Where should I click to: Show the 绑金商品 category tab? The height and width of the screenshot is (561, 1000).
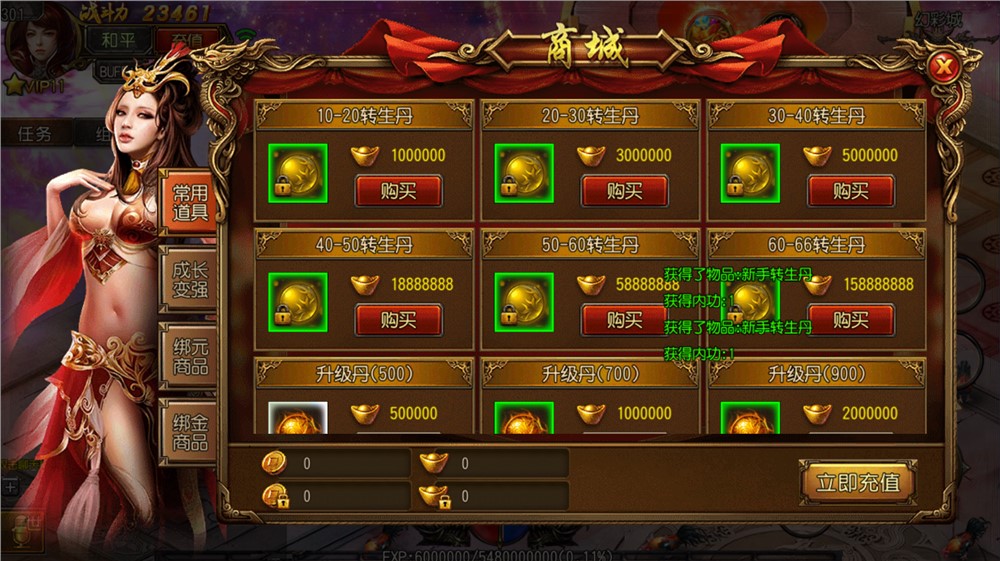point(189,431)
